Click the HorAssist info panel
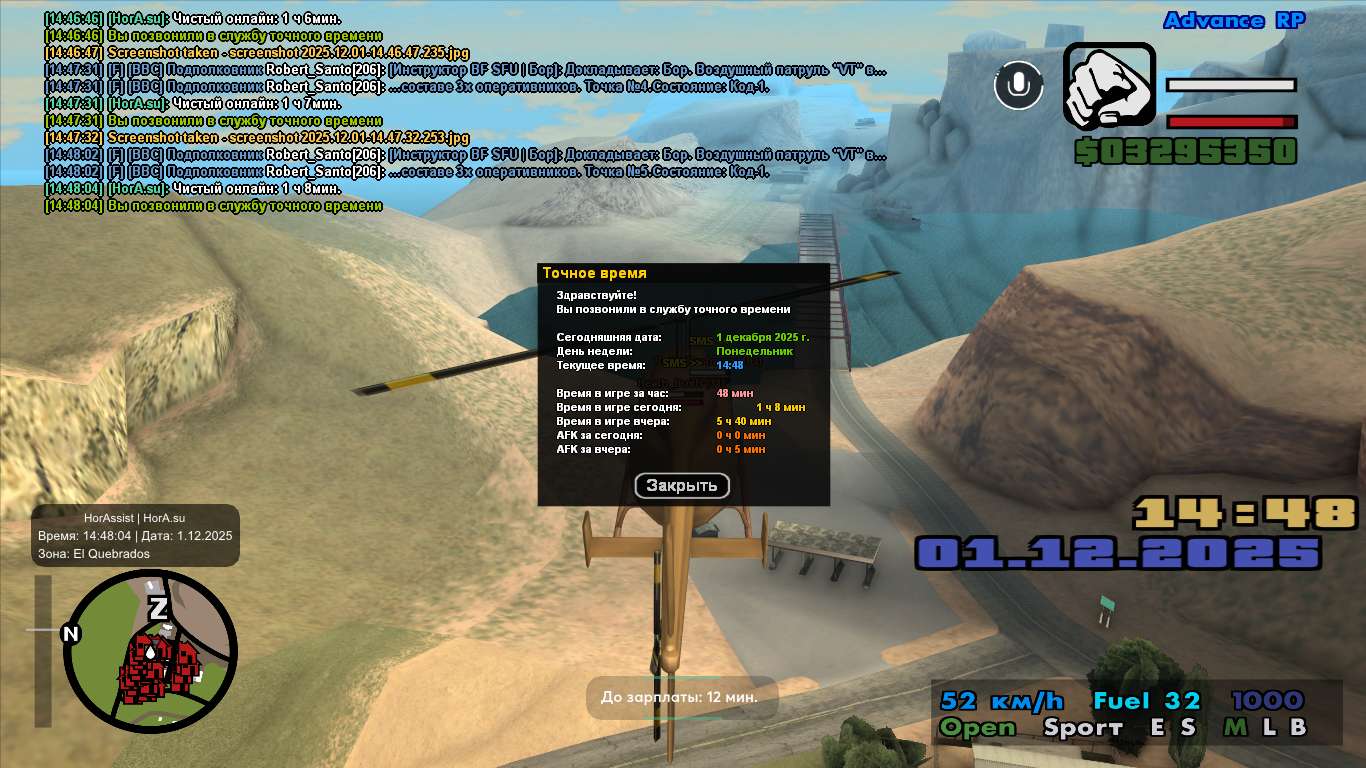 [x=135, y=535]
